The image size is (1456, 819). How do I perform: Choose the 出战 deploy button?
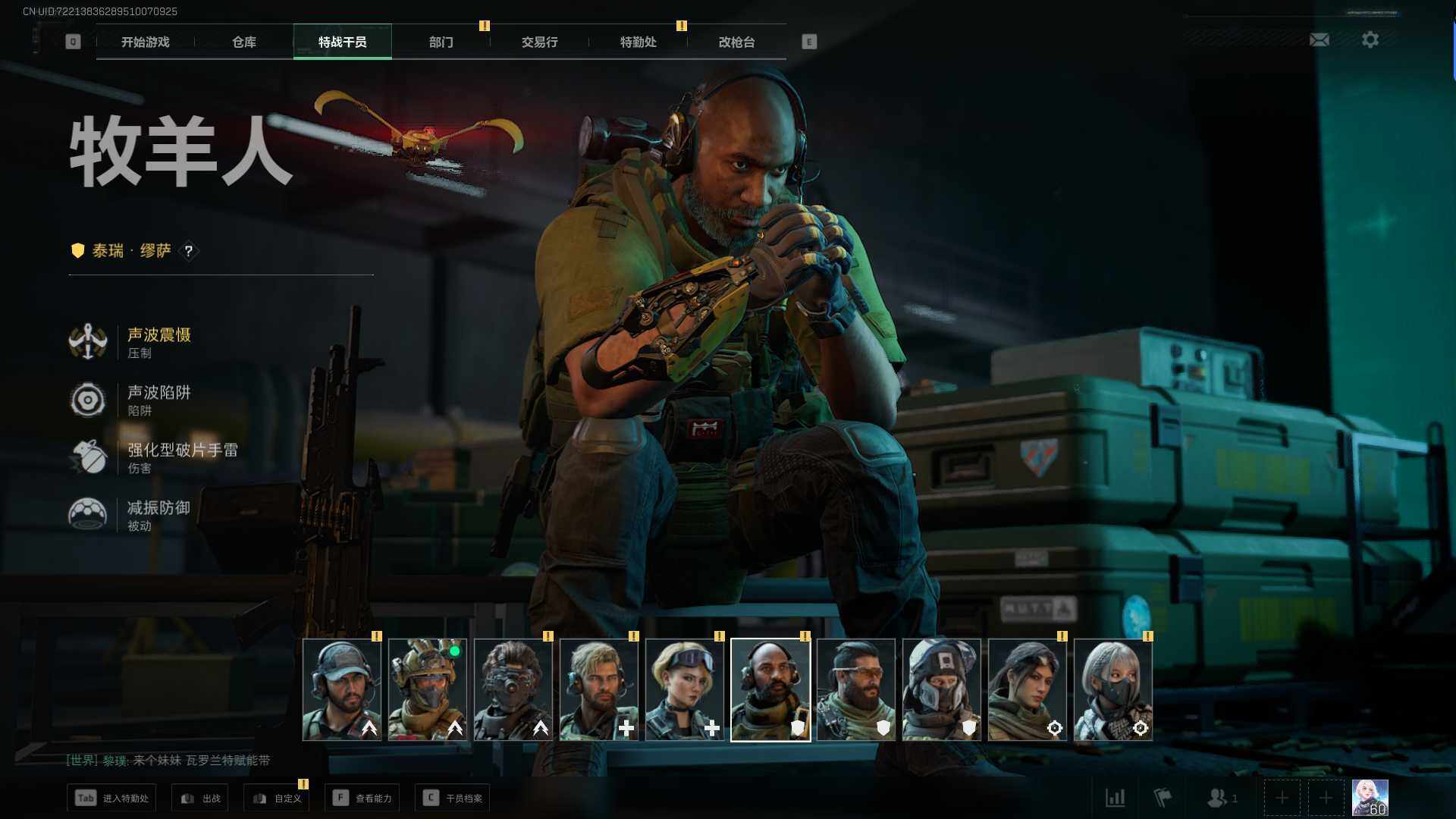point(200,798)
